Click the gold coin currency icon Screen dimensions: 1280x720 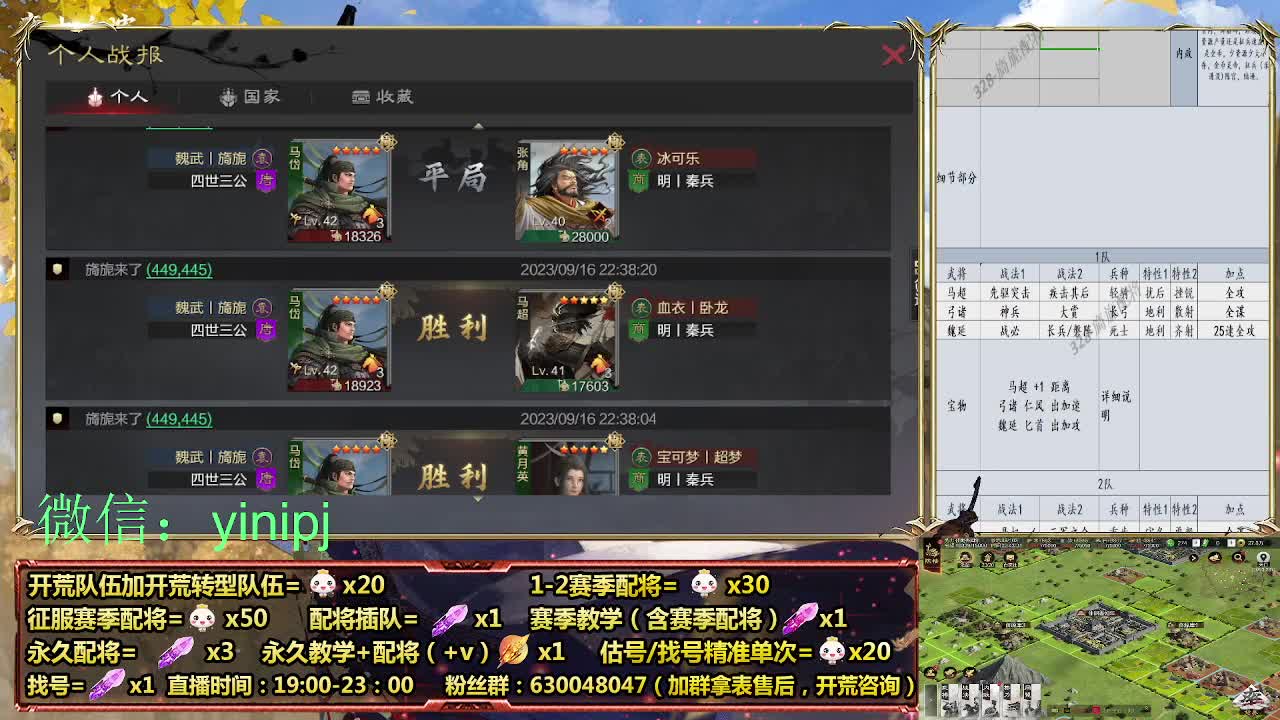point(1241,542)
